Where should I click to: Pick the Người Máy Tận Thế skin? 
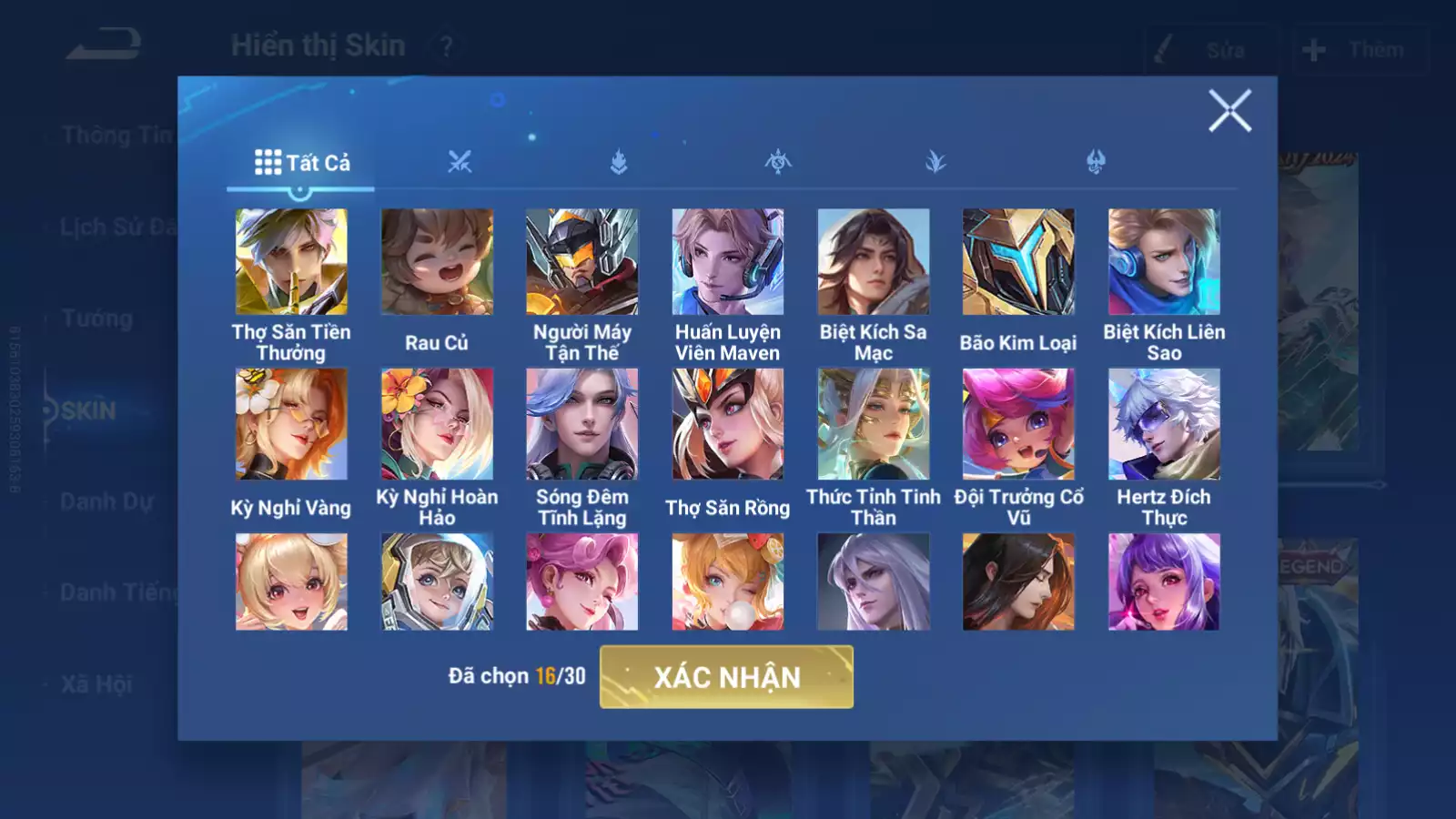pyautogui.click(x=582, y=262)
